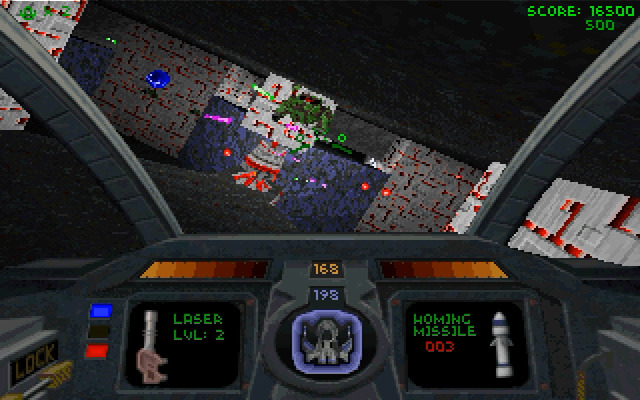Click the blue access key indicator

[99, 311]
